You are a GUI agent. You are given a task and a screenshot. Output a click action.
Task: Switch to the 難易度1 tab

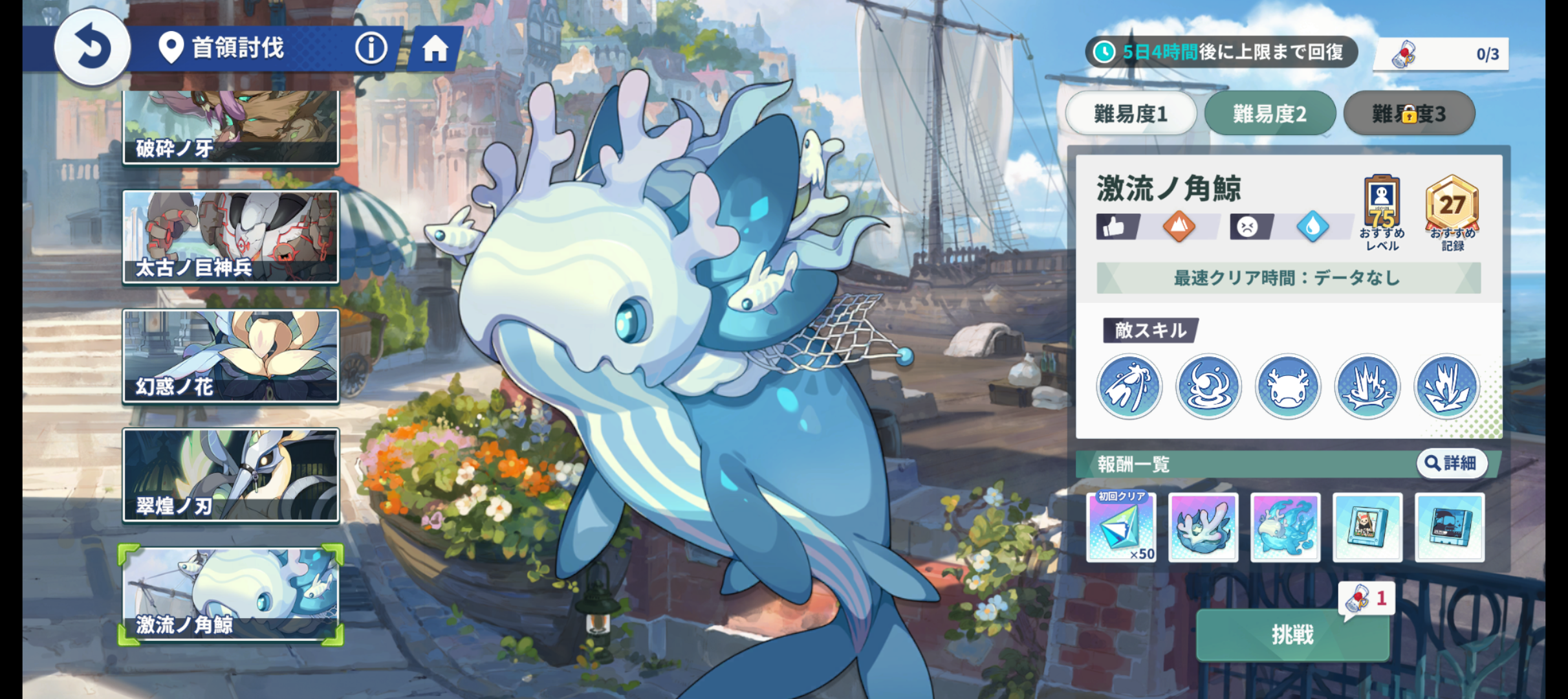(1131, 114)
